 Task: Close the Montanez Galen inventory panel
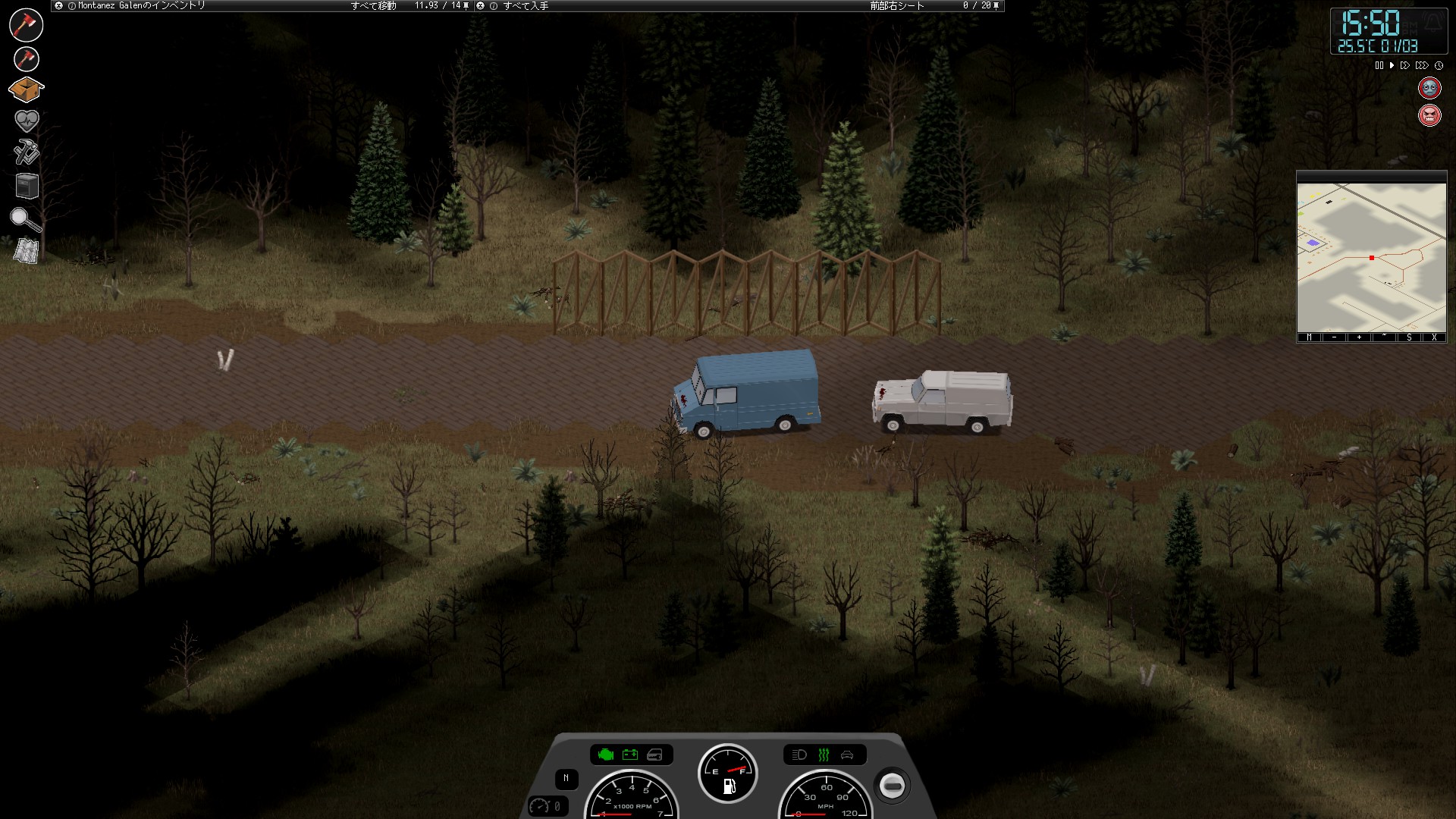(59, 5)
